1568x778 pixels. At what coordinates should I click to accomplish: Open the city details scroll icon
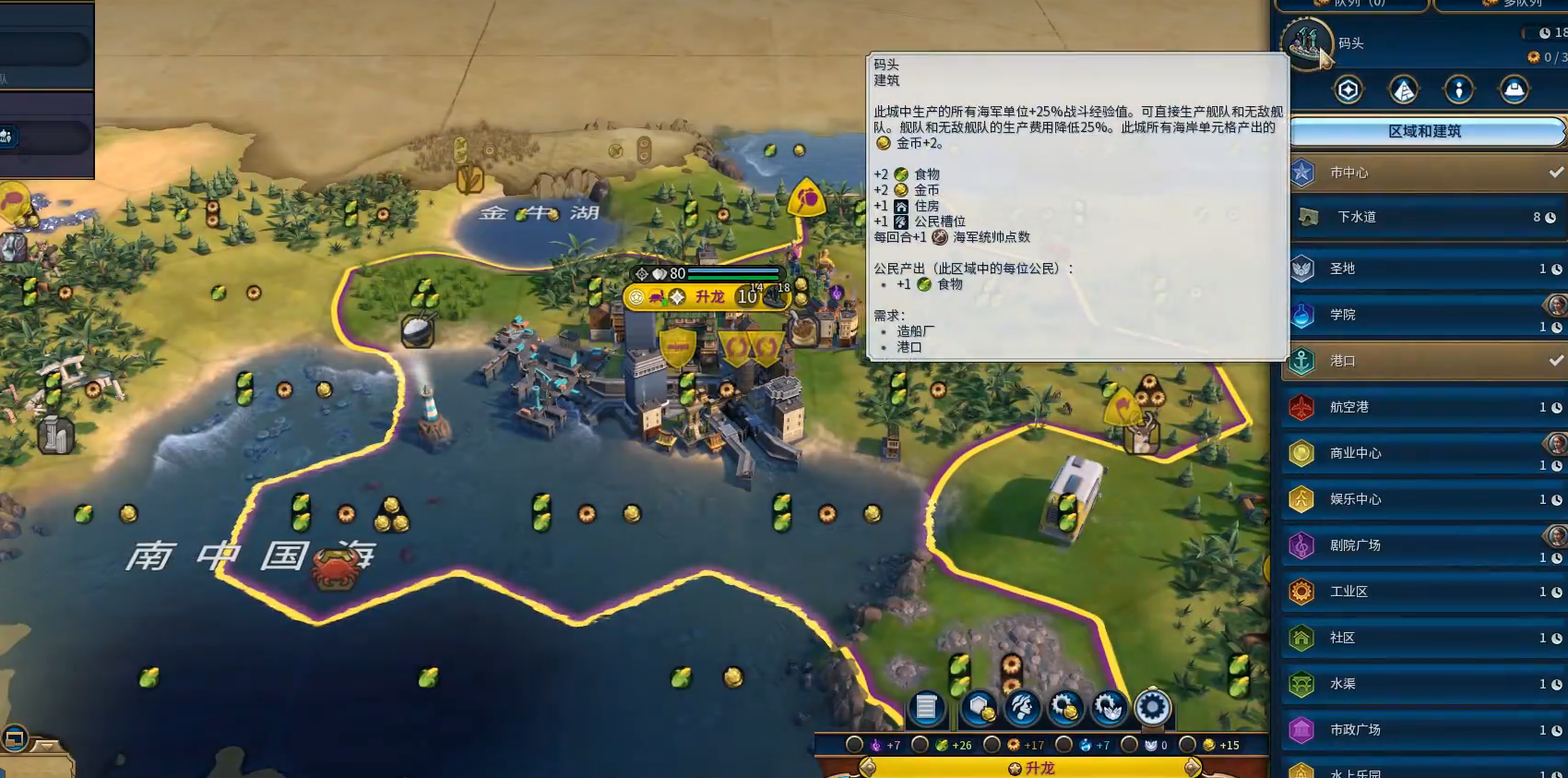coord(927,708)
